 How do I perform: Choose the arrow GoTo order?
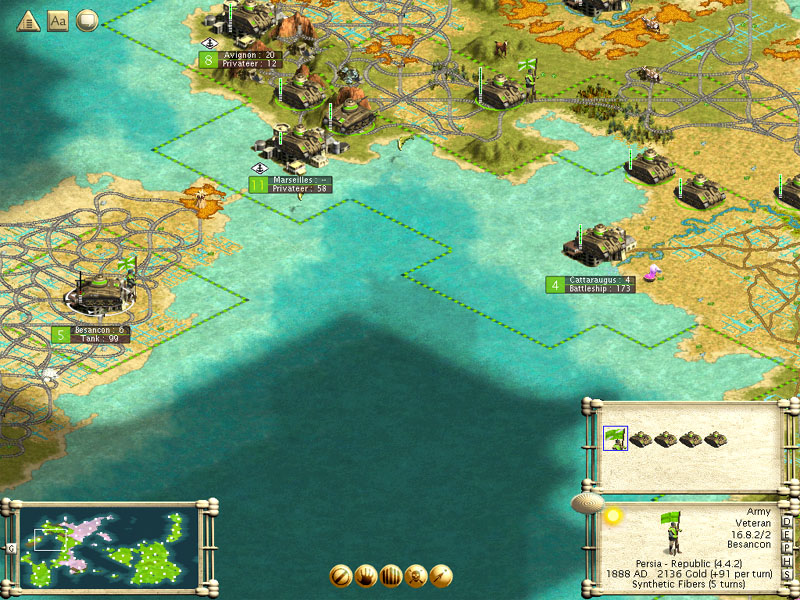click(x=441, y=577)
